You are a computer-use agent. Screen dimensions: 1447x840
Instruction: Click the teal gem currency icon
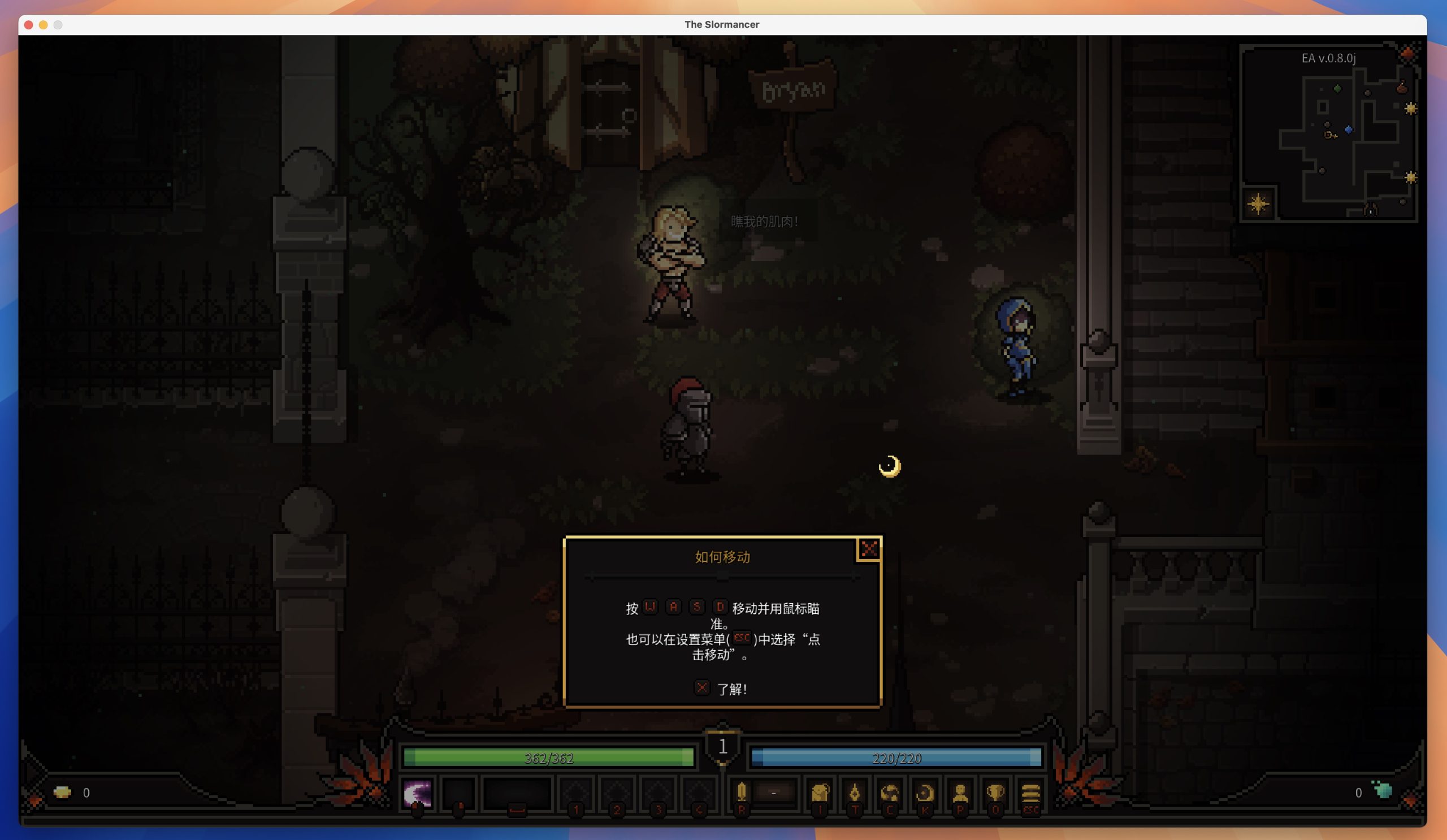click(1383, 790)
